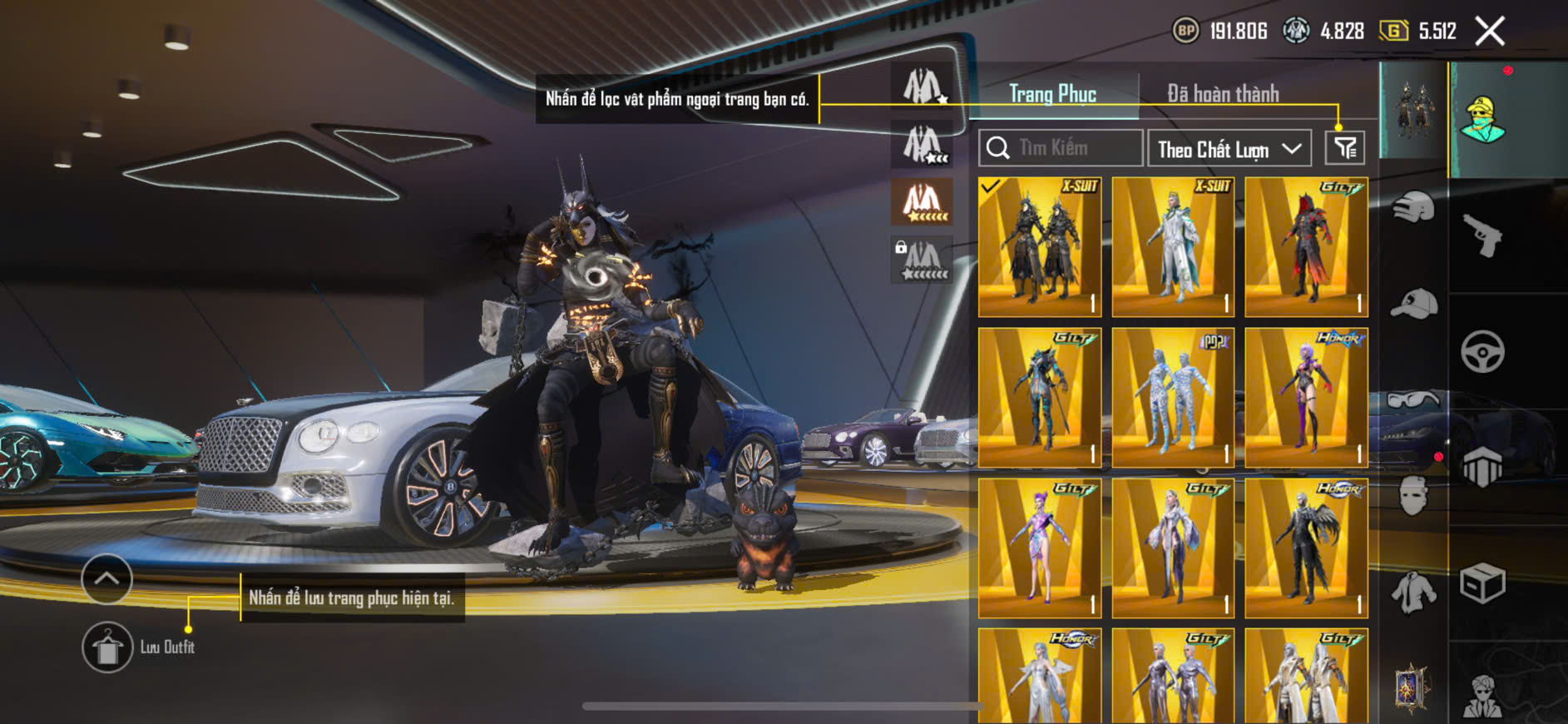
Task: Choose the red and black Gilt outfit
Action: [1306, 247]
